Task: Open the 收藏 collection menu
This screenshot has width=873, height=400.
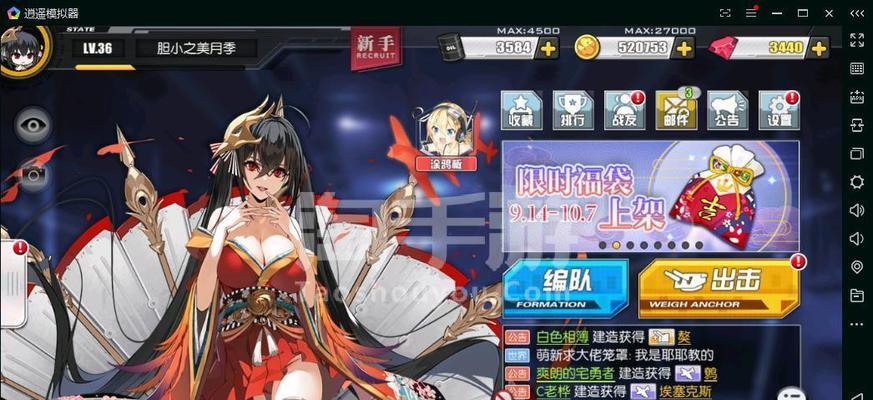Action: 521,110
